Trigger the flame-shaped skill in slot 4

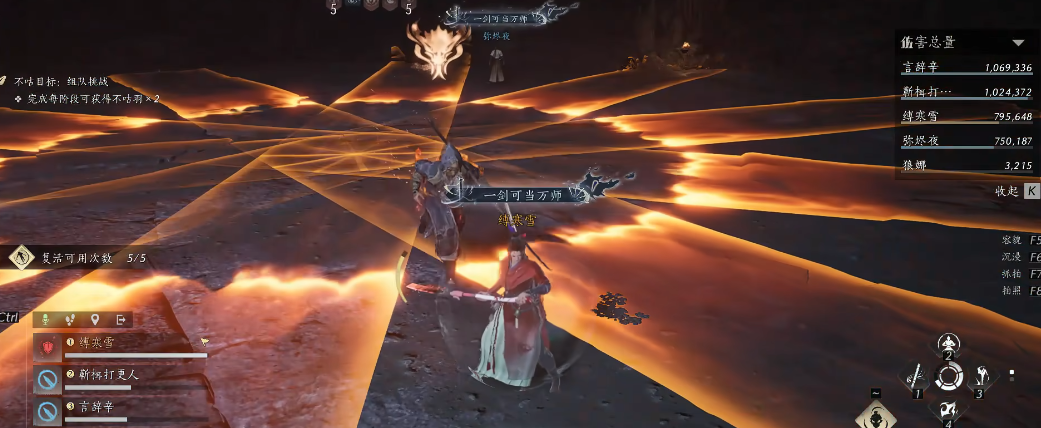click(x=948, y=410)
